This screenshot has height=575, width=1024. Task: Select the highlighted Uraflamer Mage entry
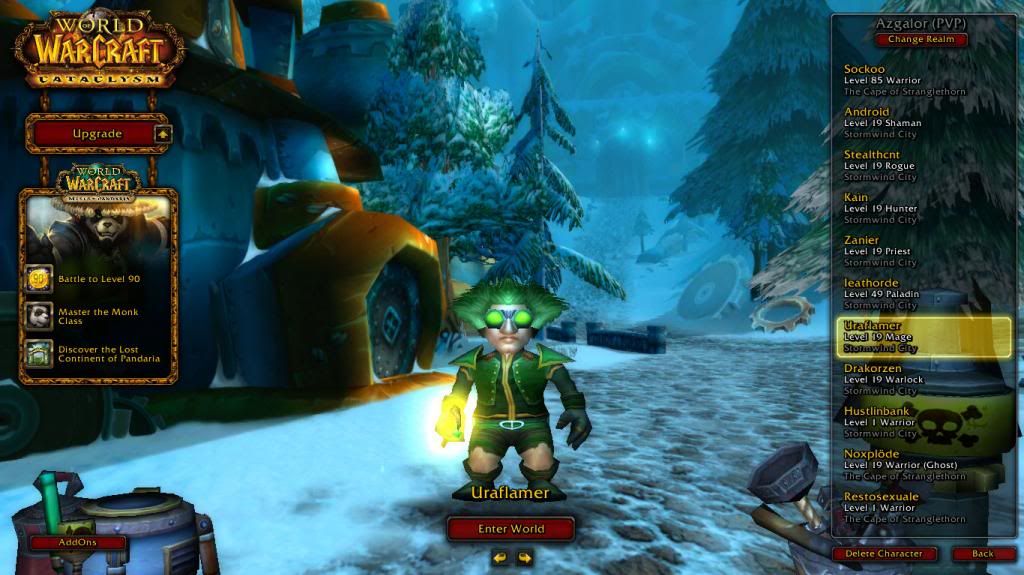pyautogui.click(x=920, y=337)
